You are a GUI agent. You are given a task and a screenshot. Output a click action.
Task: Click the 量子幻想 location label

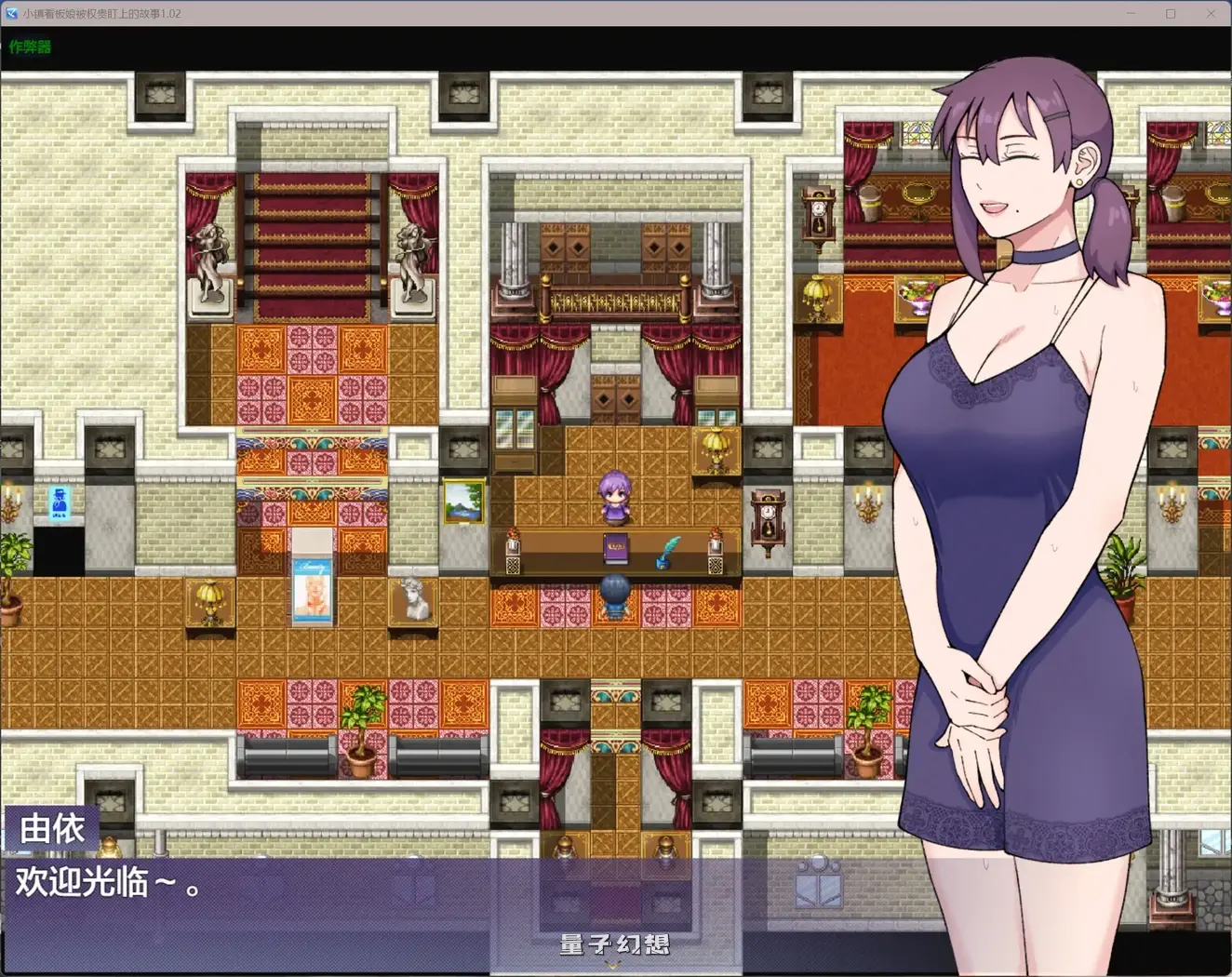613,944
